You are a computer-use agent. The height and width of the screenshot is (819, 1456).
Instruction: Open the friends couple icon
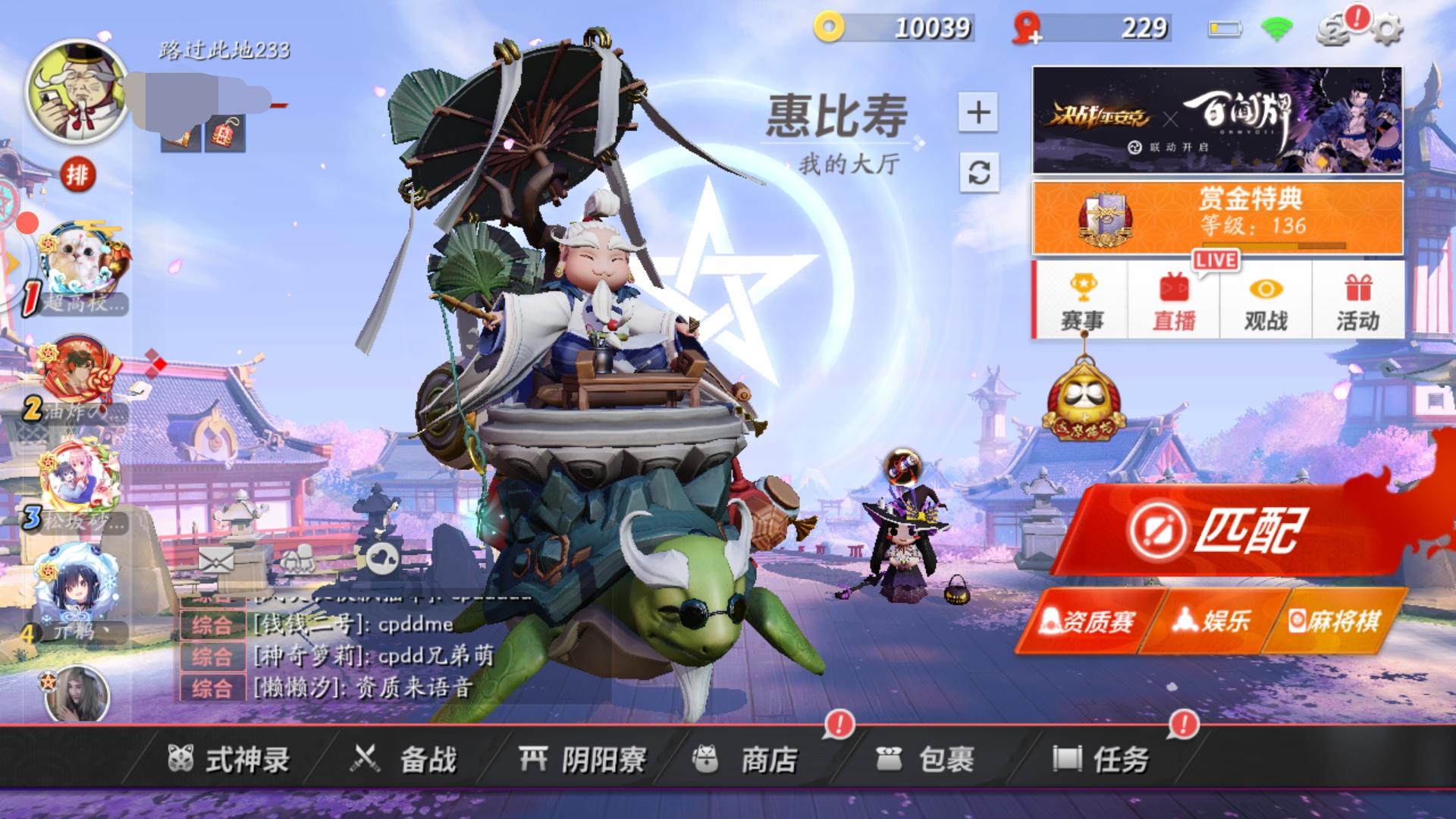(x=300, y=557)
